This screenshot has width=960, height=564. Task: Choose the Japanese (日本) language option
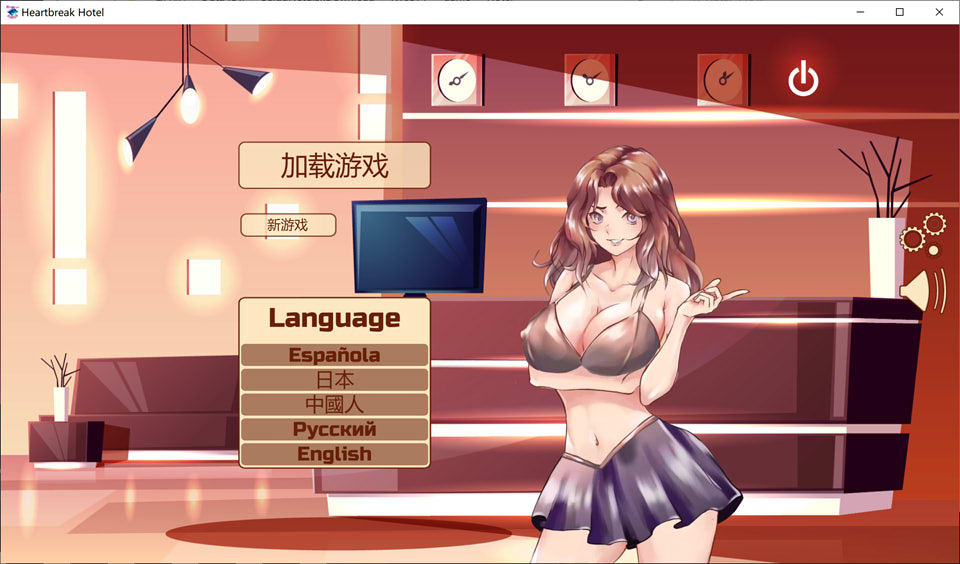coord(334,380)
